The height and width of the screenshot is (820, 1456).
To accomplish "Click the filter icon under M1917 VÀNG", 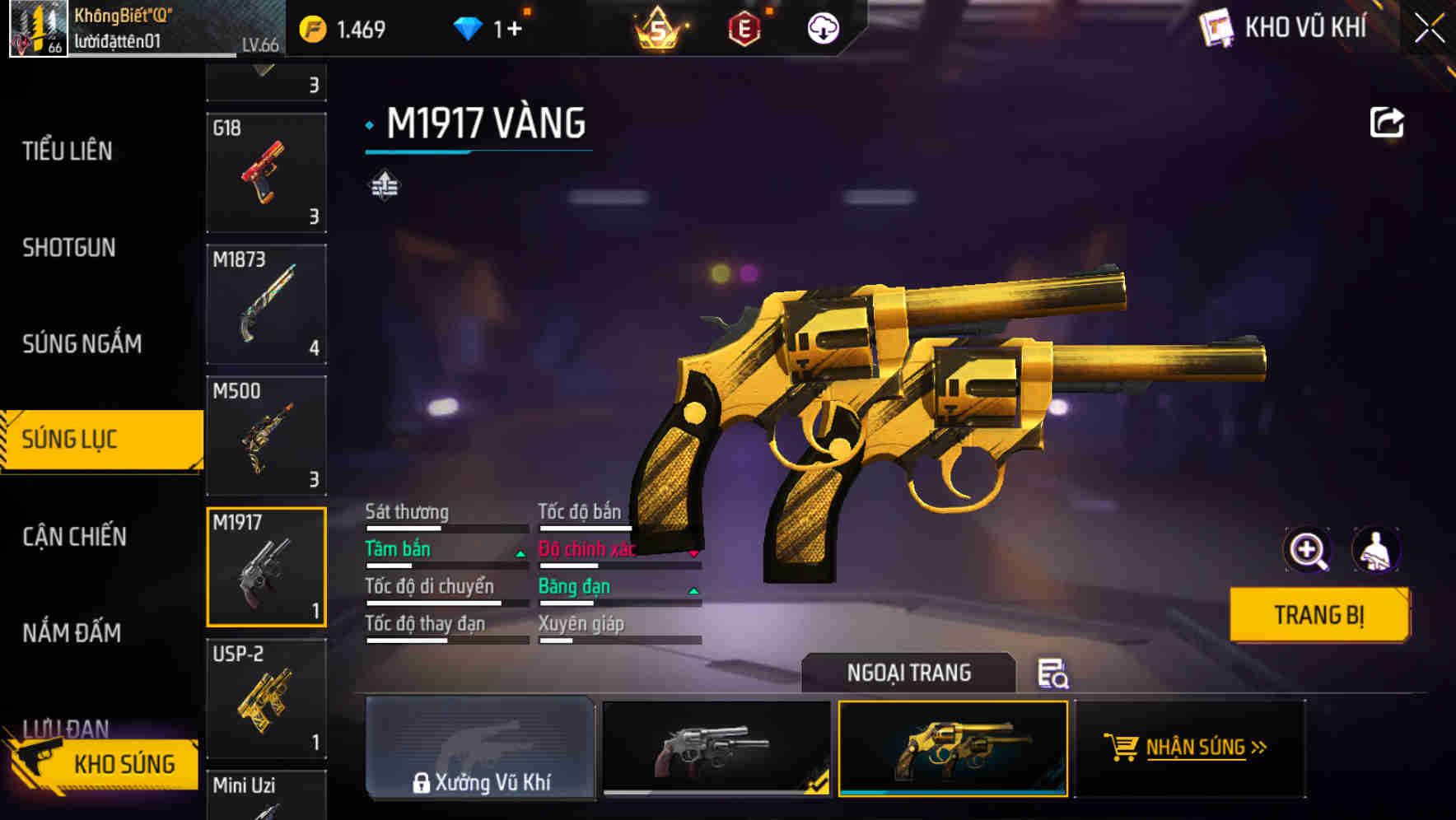I will pos(384,184).
